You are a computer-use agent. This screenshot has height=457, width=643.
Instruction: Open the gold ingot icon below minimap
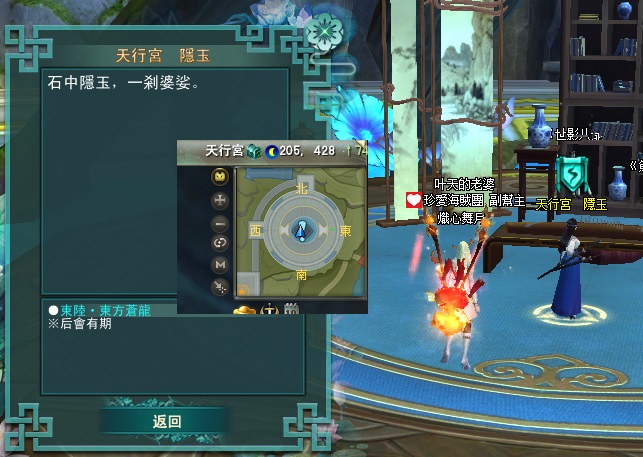pyautogui.click(x=246, y=309)
